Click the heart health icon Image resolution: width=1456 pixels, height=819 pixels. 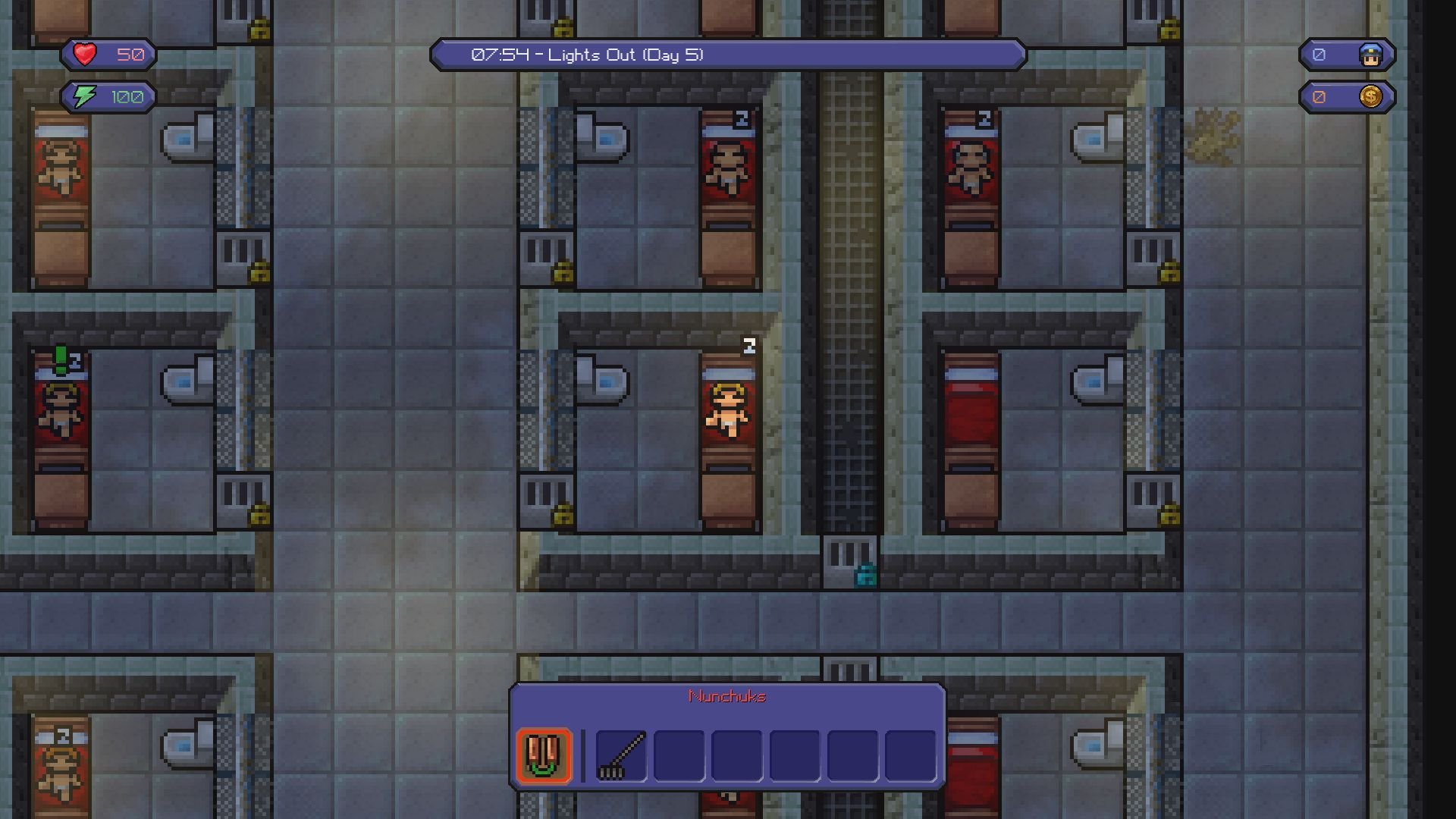tap(83, 54)
